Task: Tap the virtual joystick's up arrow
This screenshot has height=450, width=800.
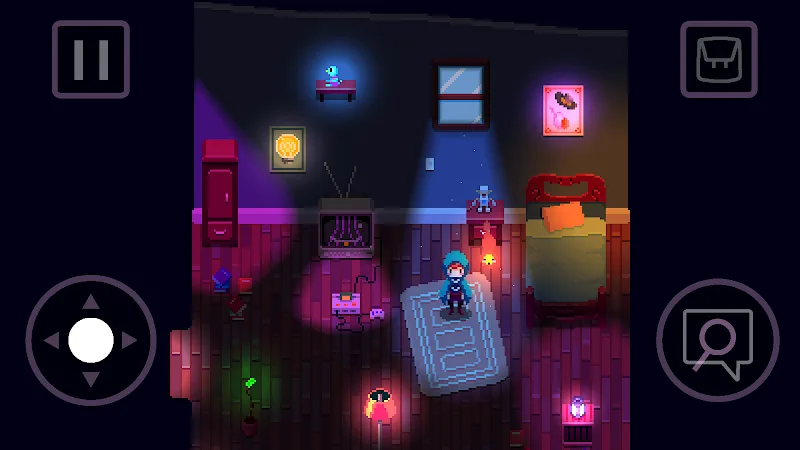Action: 90,301
